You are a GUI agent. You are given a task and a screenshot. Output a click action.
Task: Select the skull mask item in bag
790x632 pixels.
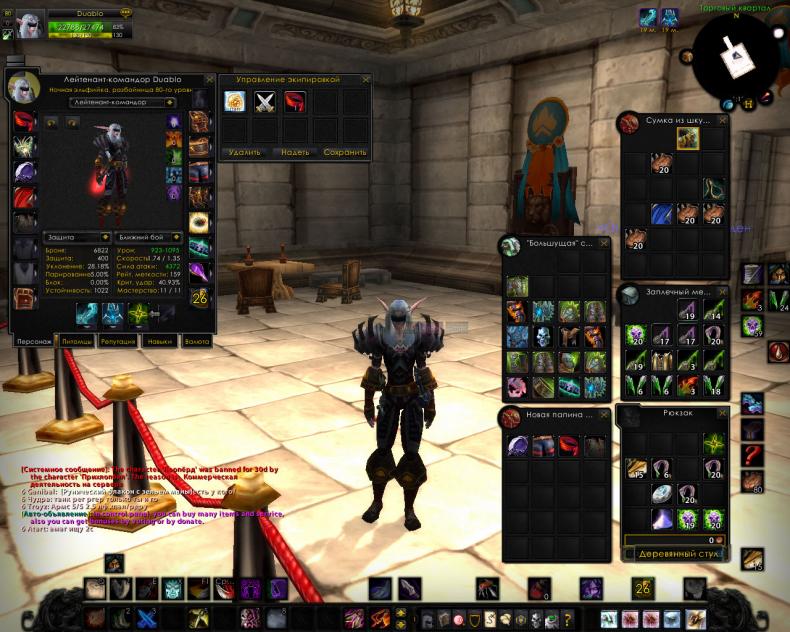[x=542, y=337]
